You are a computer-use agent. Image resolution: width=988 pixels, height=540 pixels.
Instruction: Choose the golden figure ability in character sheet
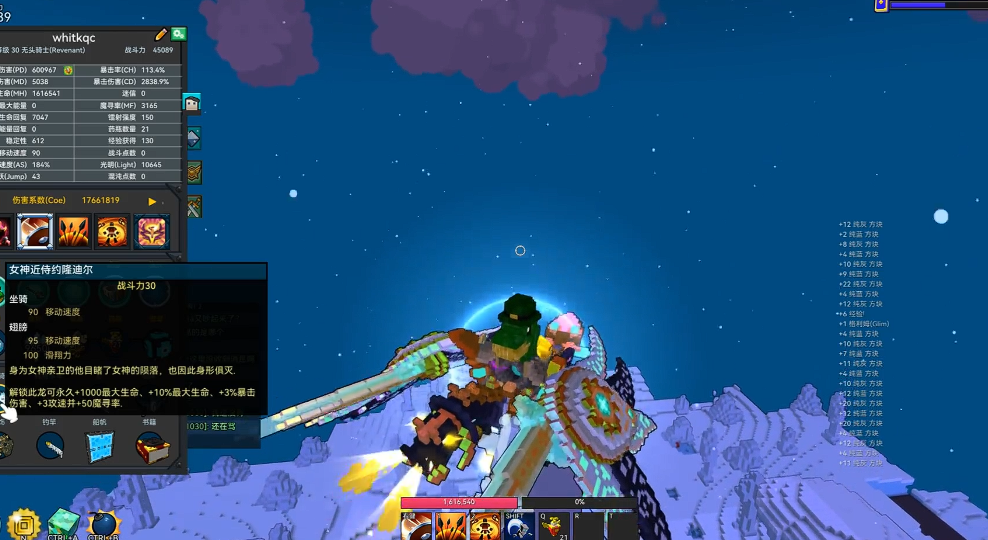click(111, 232)
